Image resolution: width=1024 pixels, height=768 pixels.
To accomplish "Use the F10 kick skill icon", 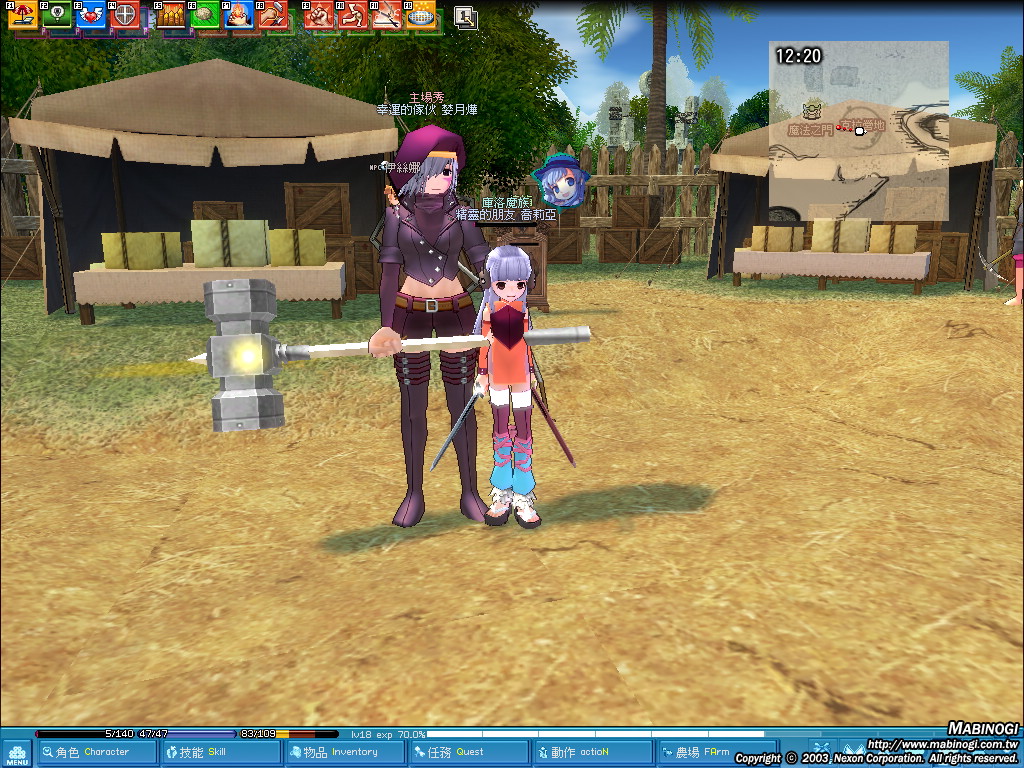I will 353,14.
